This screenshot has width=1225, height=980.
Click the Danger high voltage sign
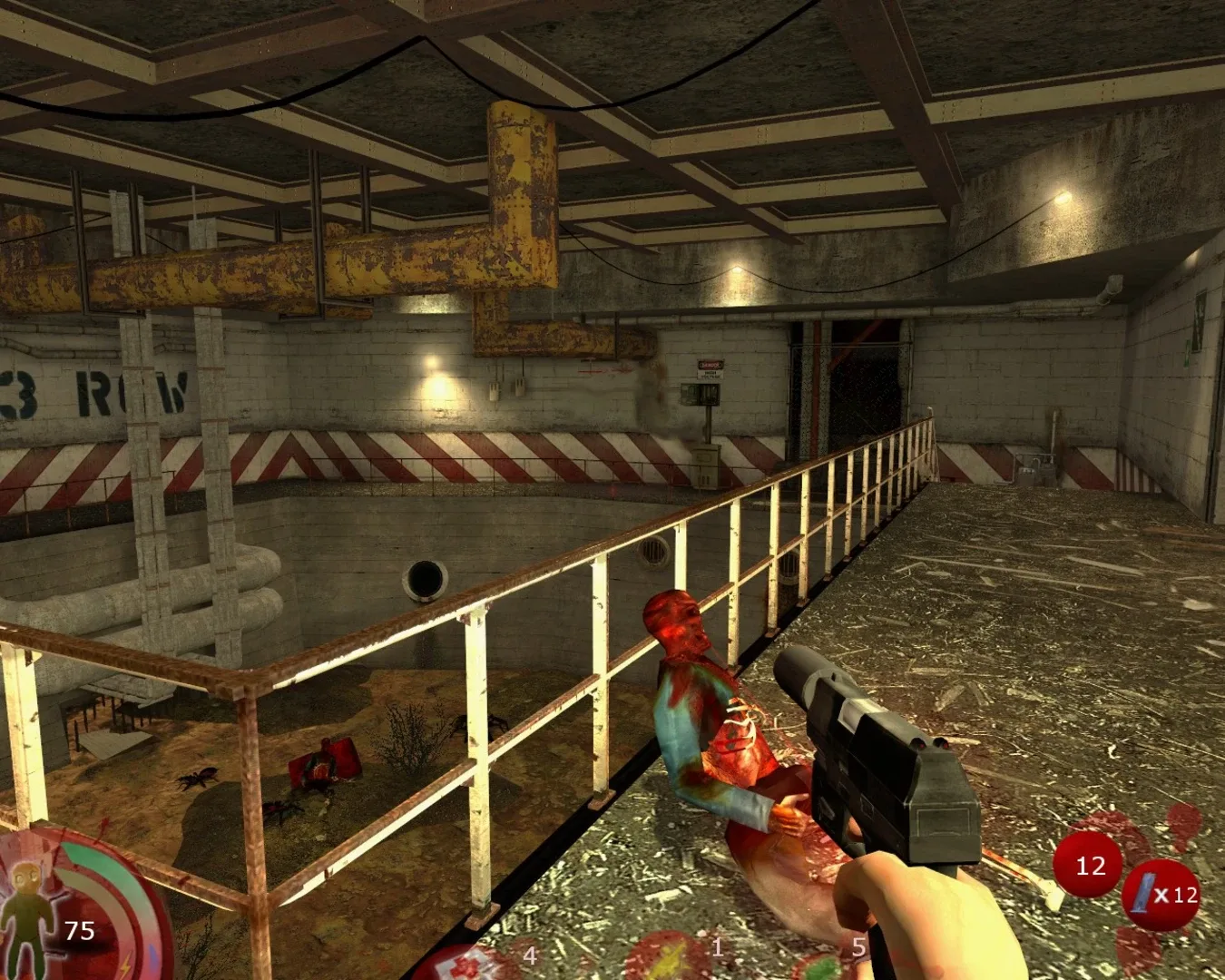[710, 367]
